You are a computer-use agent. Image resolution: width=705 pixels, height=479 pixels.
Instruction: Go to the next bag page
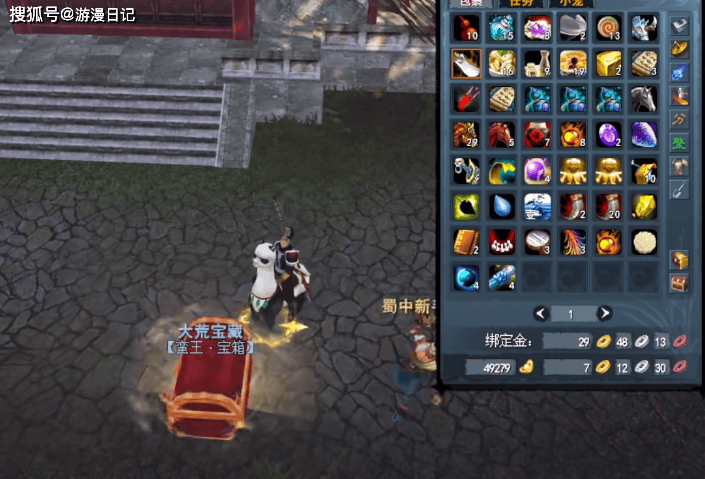tap(605, 313)
